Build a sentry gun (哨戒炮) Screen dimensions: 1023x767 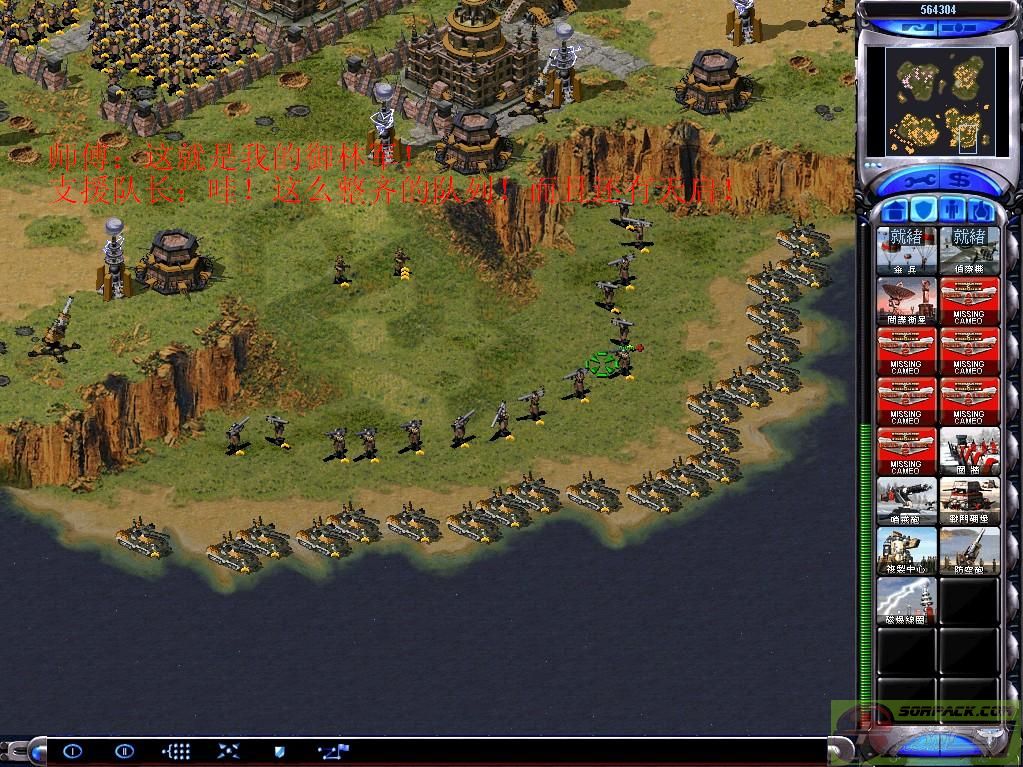pyautogui.click(x=907, y=501)
